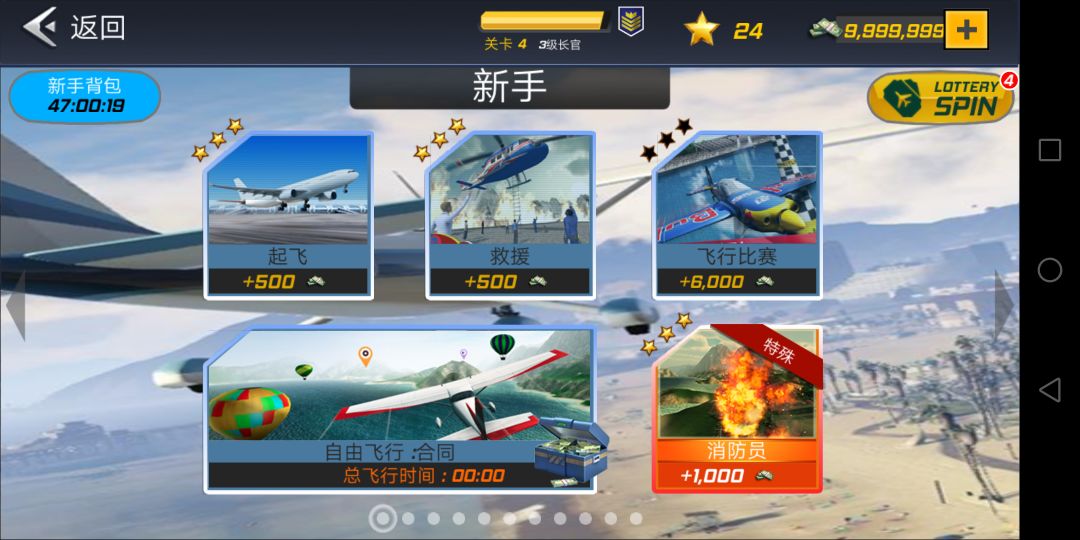Show the previous mission page arrow

15,305
